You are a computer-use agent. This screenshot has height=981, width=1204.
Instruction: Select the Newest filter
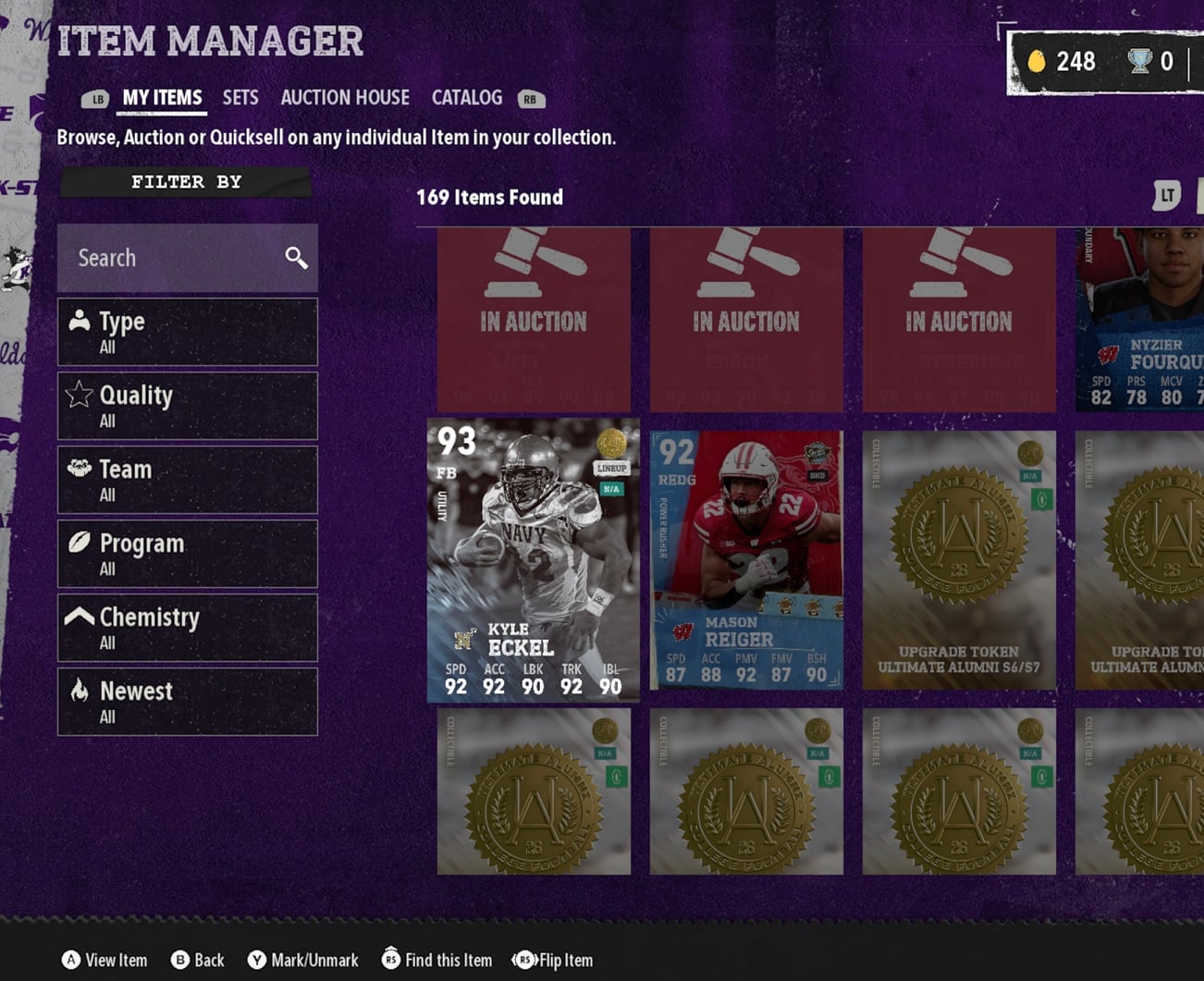coord(188,702)
